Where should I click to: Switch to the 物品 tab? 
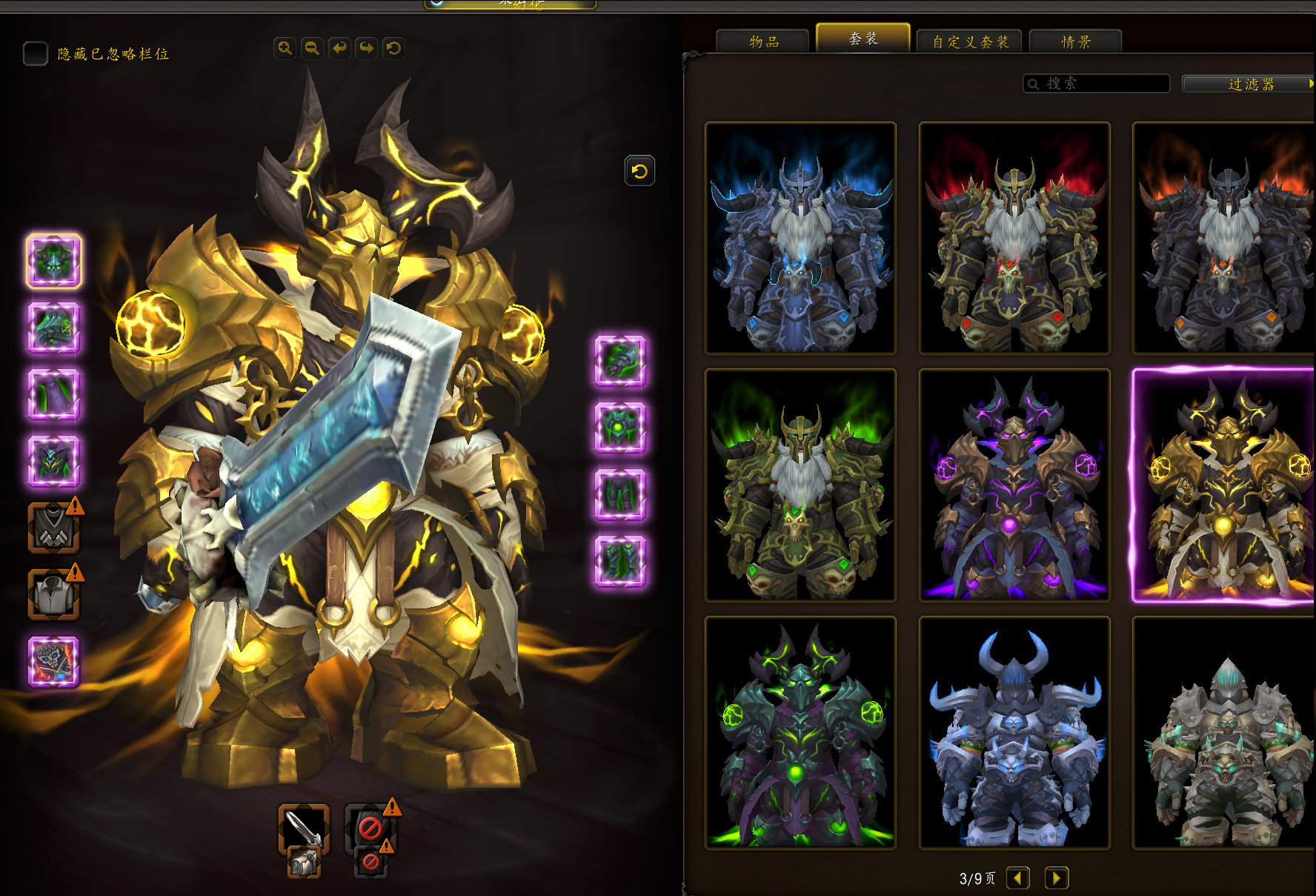762,42
